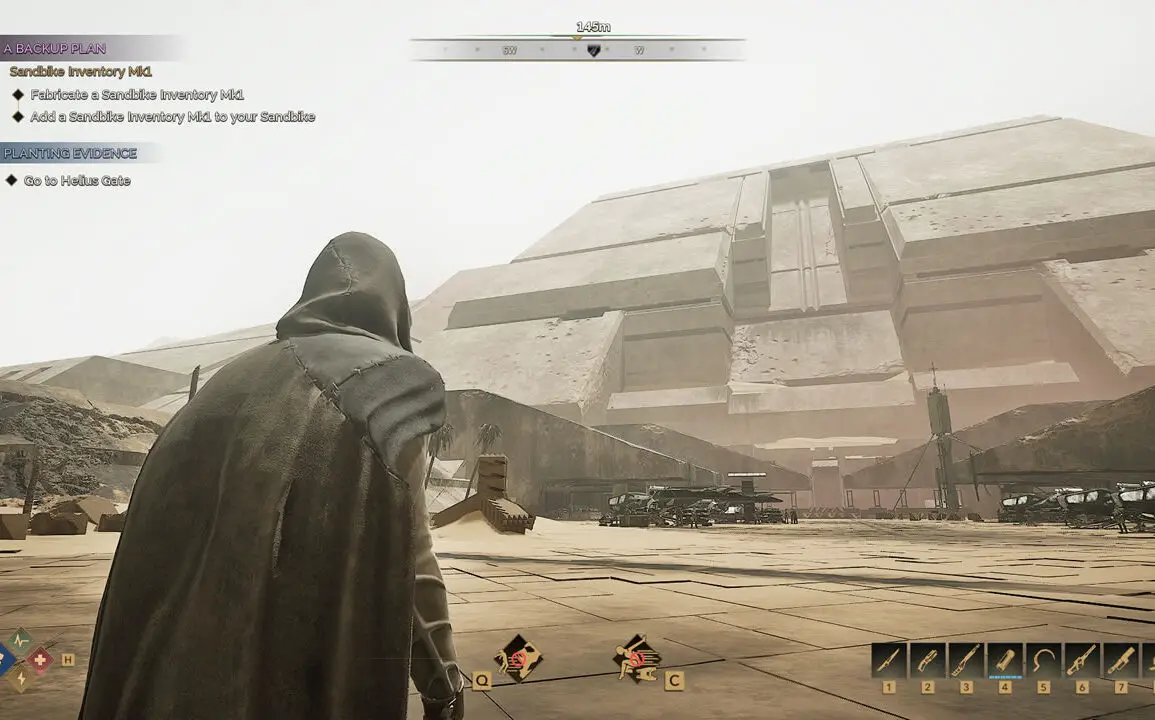
Task: Select the knife in hotbar slot 1
Action: [x=889, y=660]
